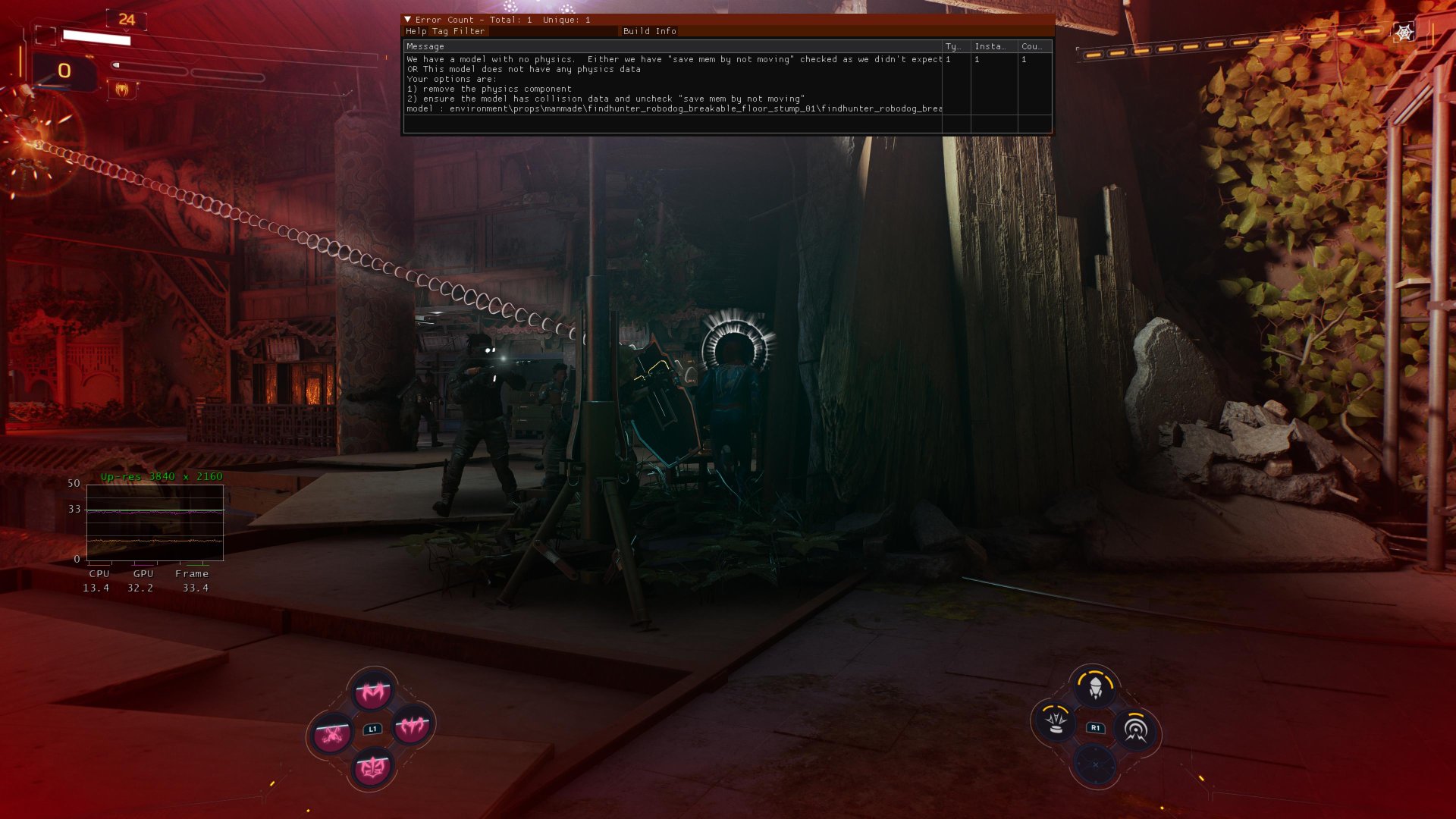The width and height of the screenshot is (1456, 819).
Task: Activate the left pink crossed-claws ability
Action: (x=331, y=733)
